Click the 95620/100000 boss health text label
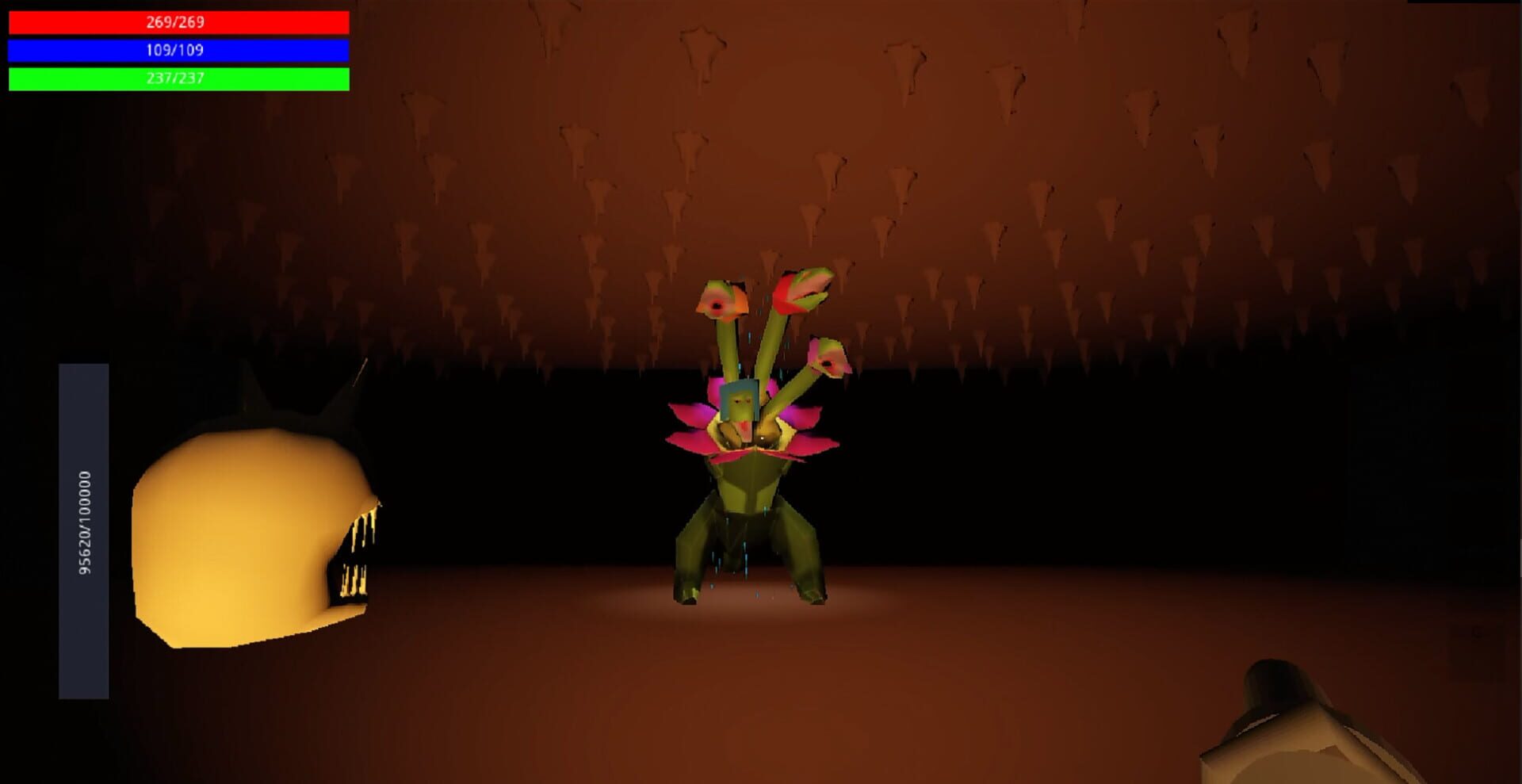The width and height of the screenshot is (1522, 784). (82, 527)
